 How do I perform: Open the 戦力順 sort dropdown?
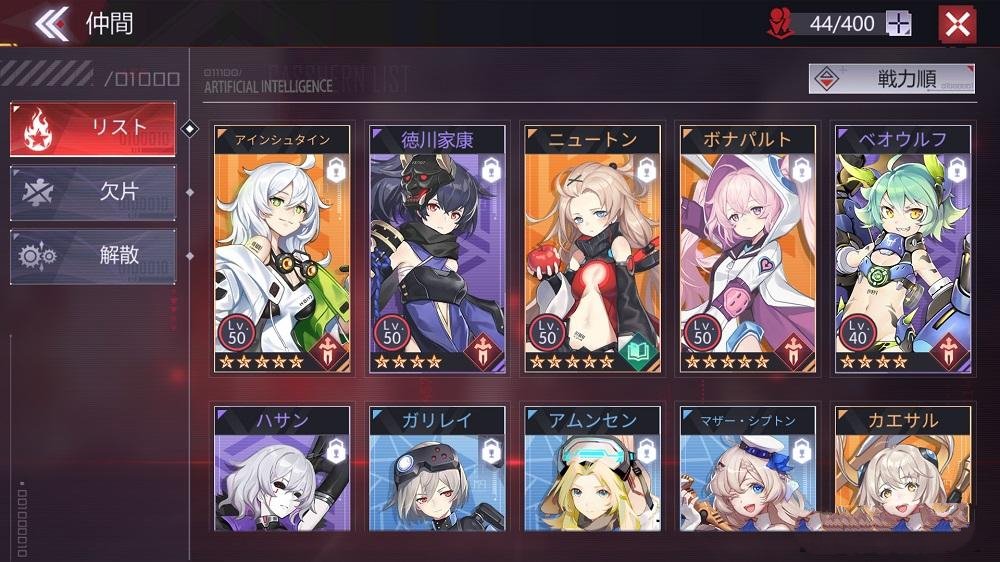[x=891, y=79]
